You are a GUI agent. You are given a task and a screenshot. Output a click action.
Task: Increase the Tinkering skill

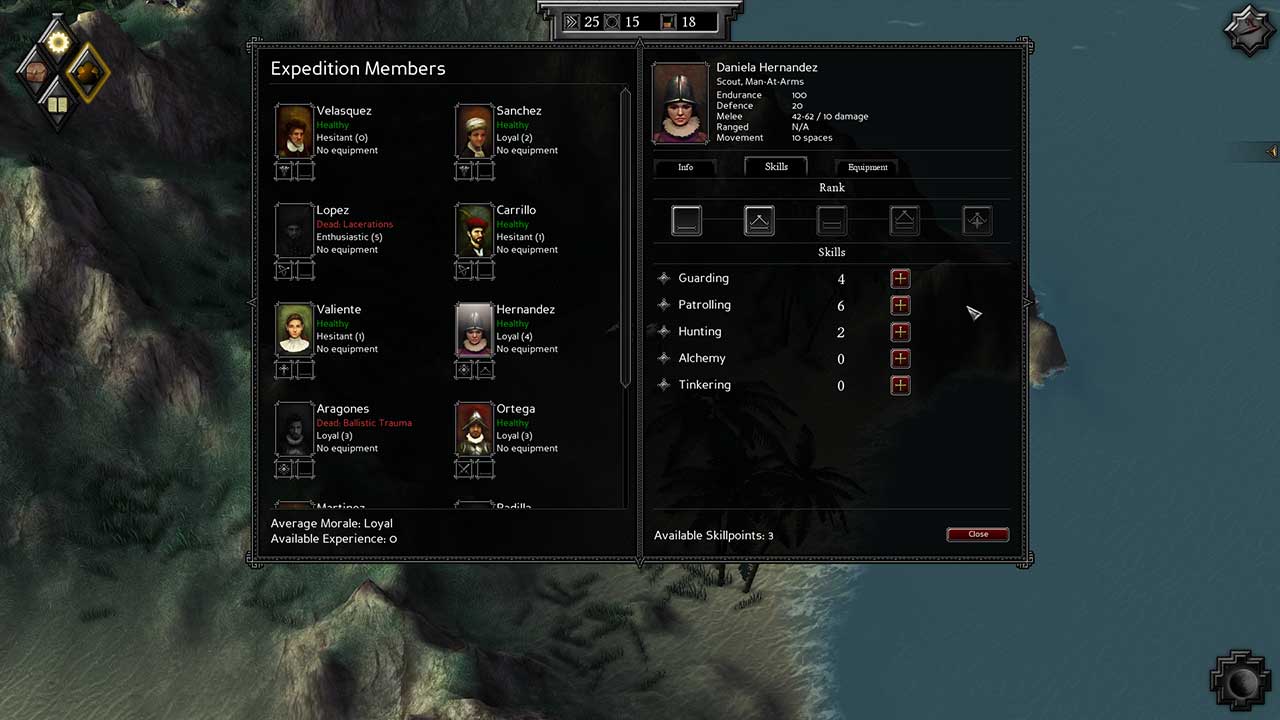coord(900,385)
